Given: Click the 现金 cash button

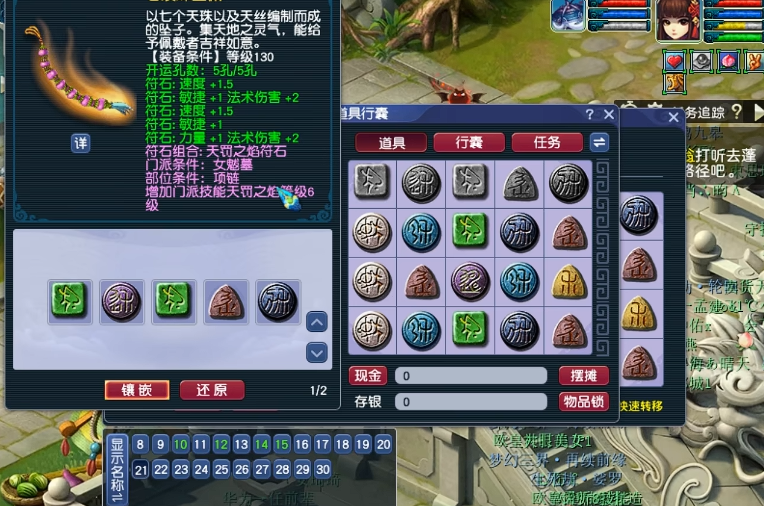Looking at the screenshot, I should tap(368, 376).
